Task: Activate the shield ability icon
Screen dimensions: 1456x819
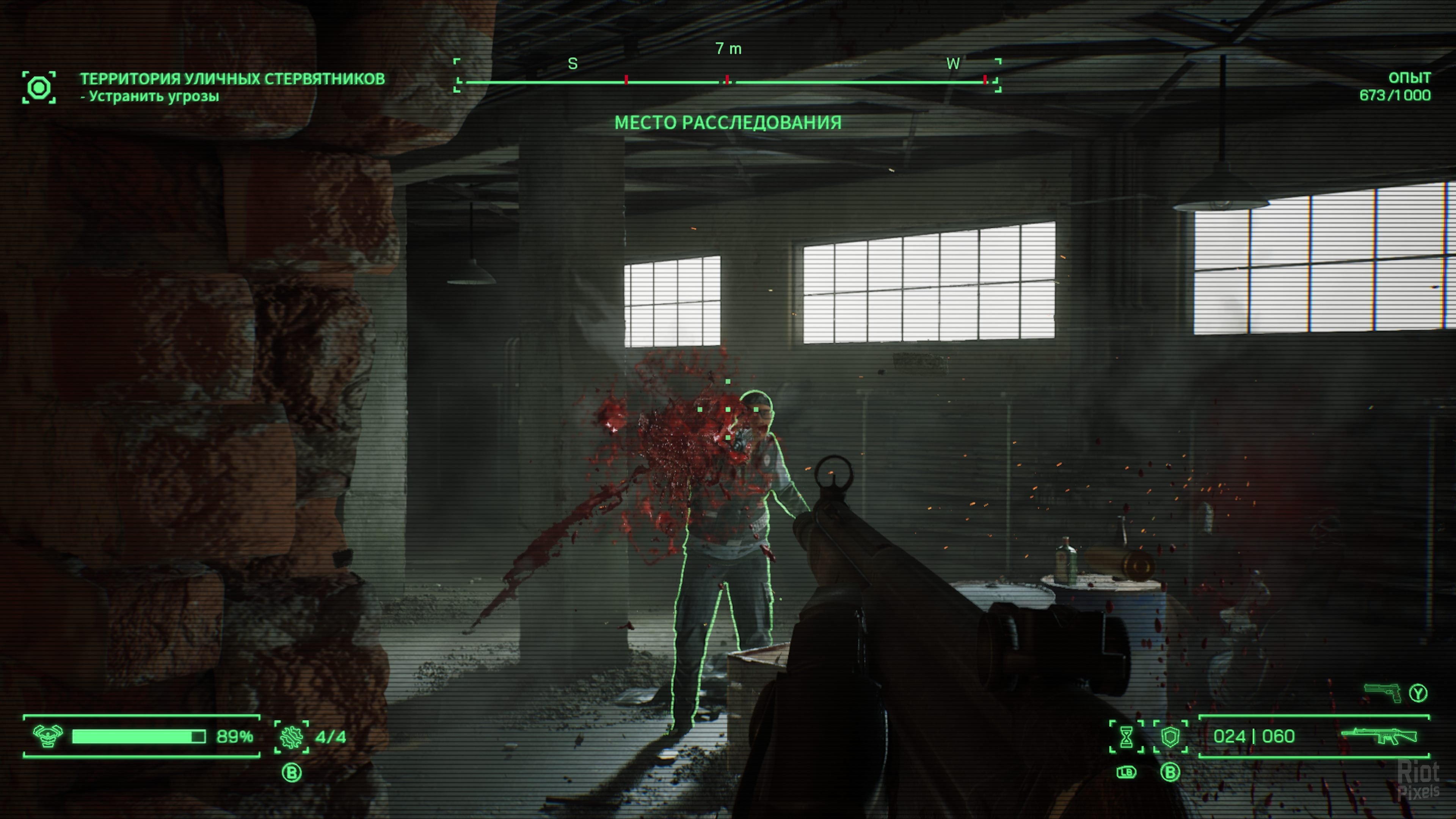Action: click(x=1170, y=737)
